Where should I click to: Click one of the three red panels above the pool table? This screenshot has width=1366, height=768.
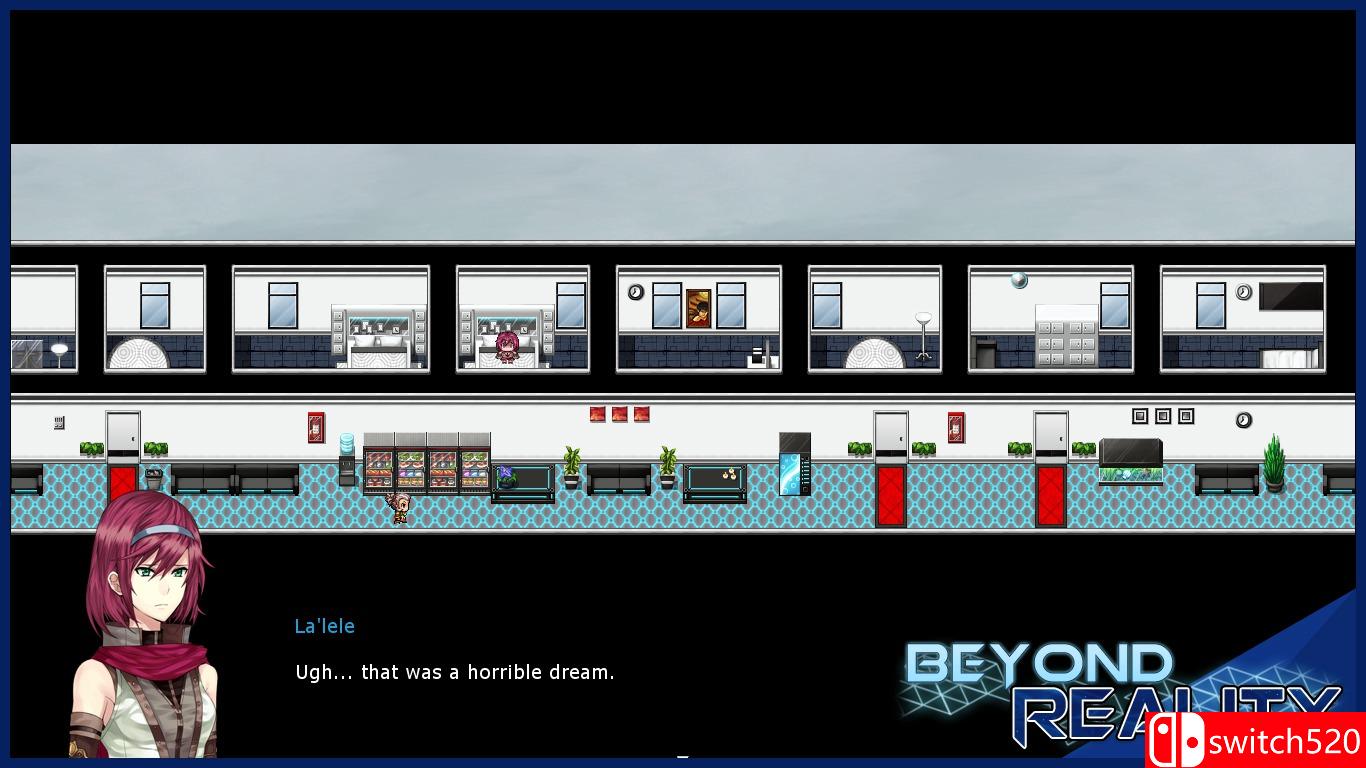click(618, 415)
